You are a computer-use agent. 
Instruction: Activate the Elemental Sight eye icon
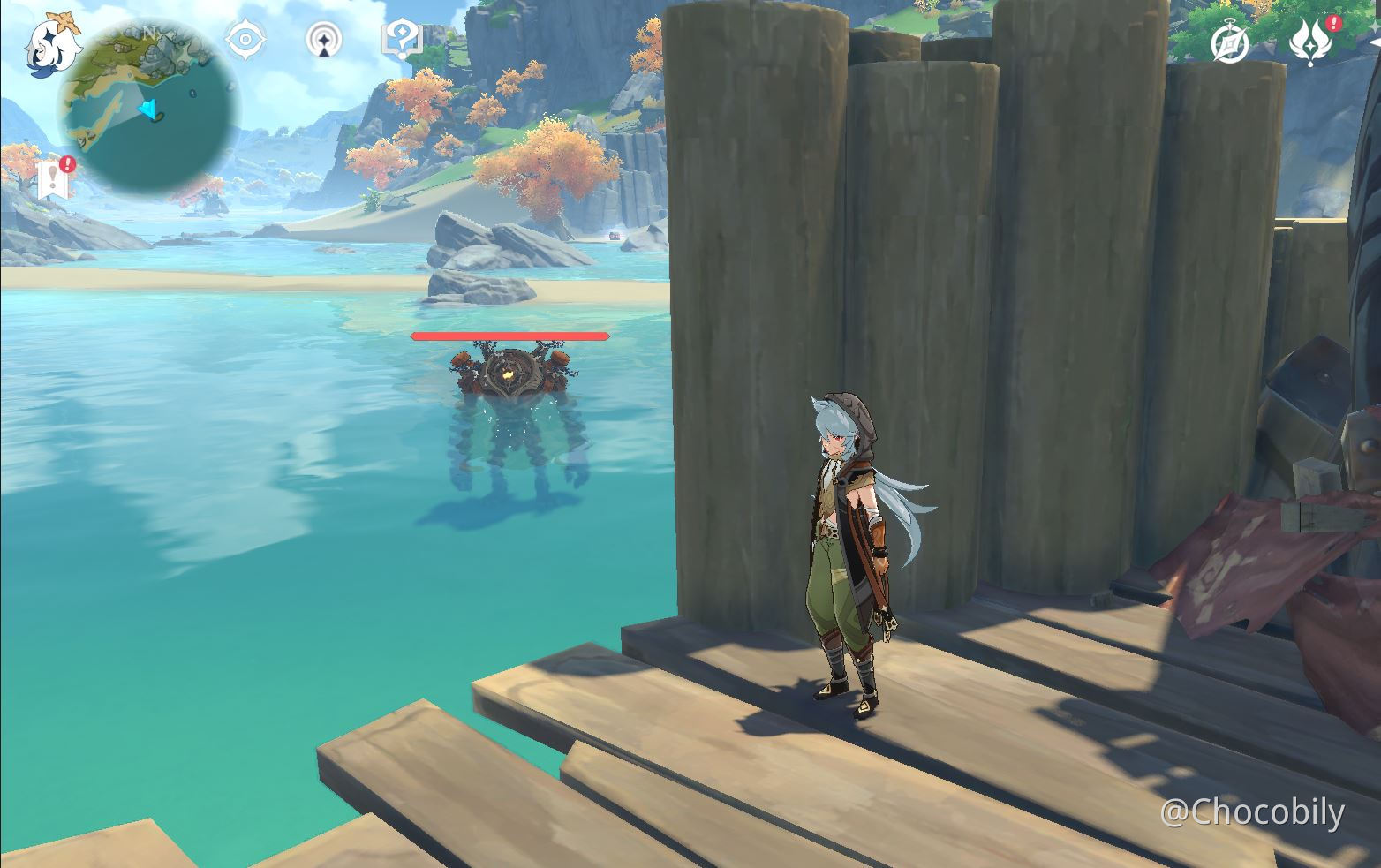(245, 40)
